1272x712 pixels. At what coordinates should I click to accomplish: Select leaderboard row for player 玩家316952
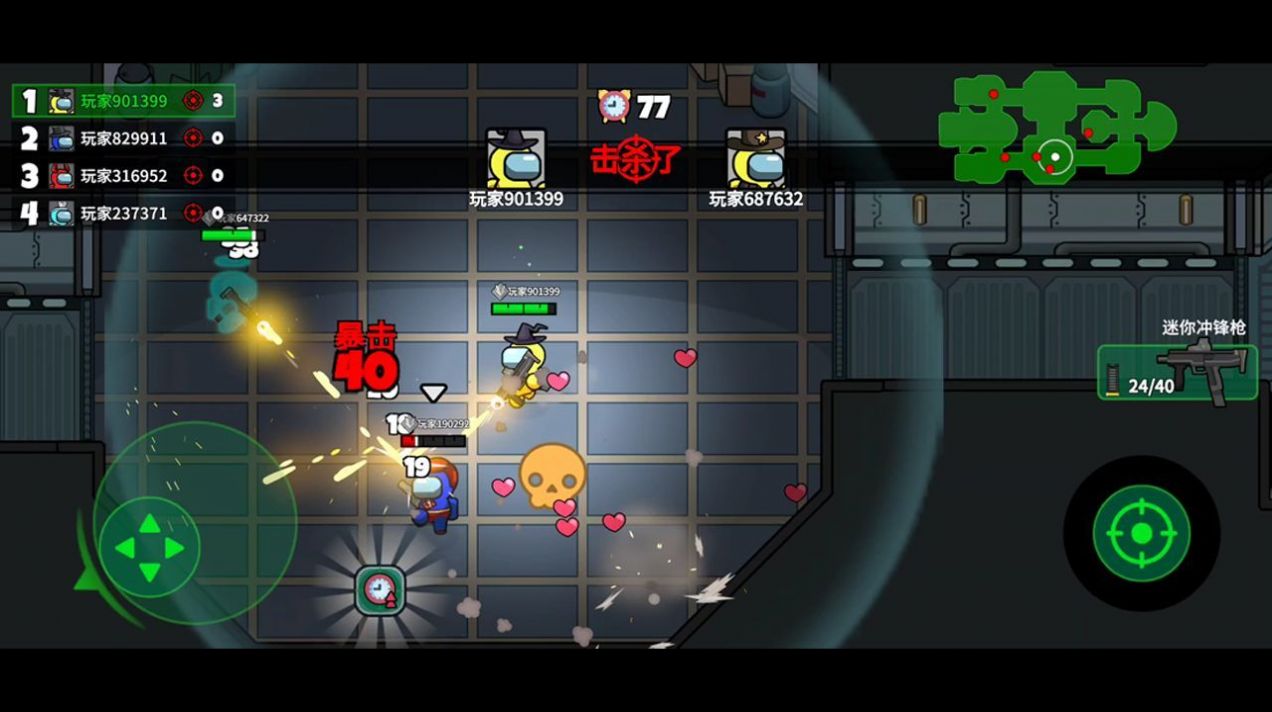(124, 176)
